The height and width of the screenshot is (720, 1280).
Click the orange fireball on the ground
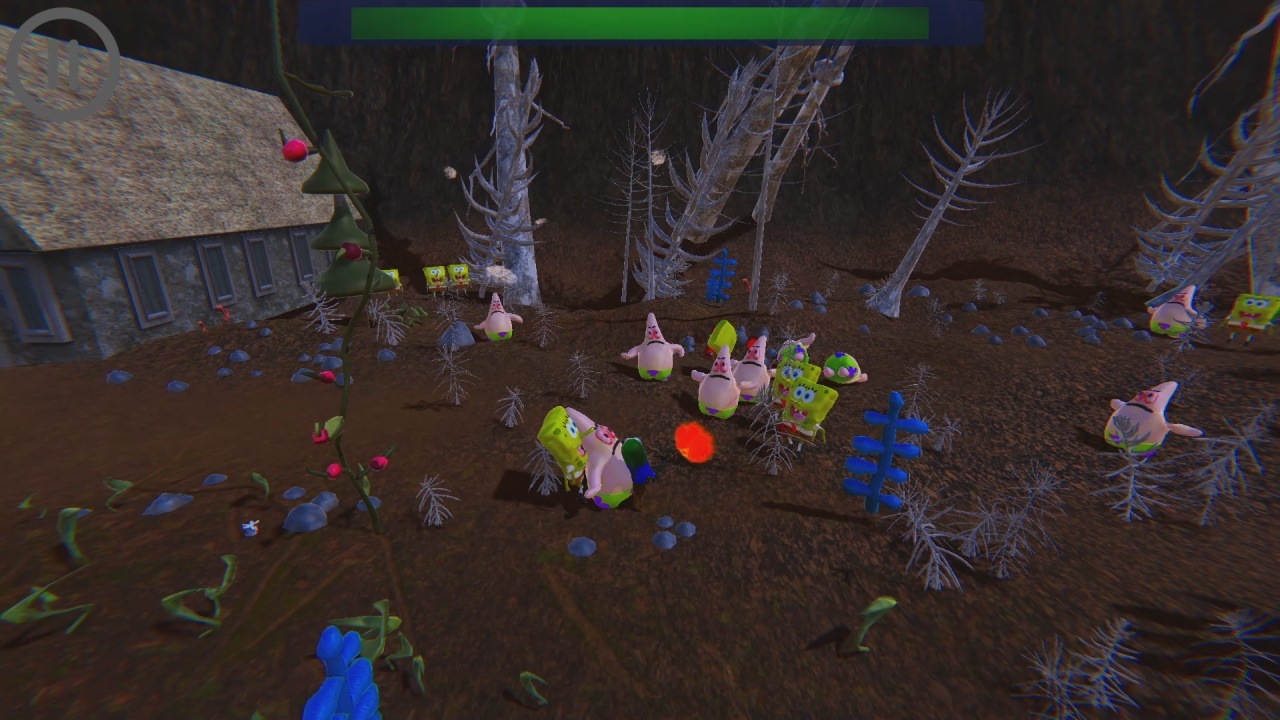coord(692,440)
